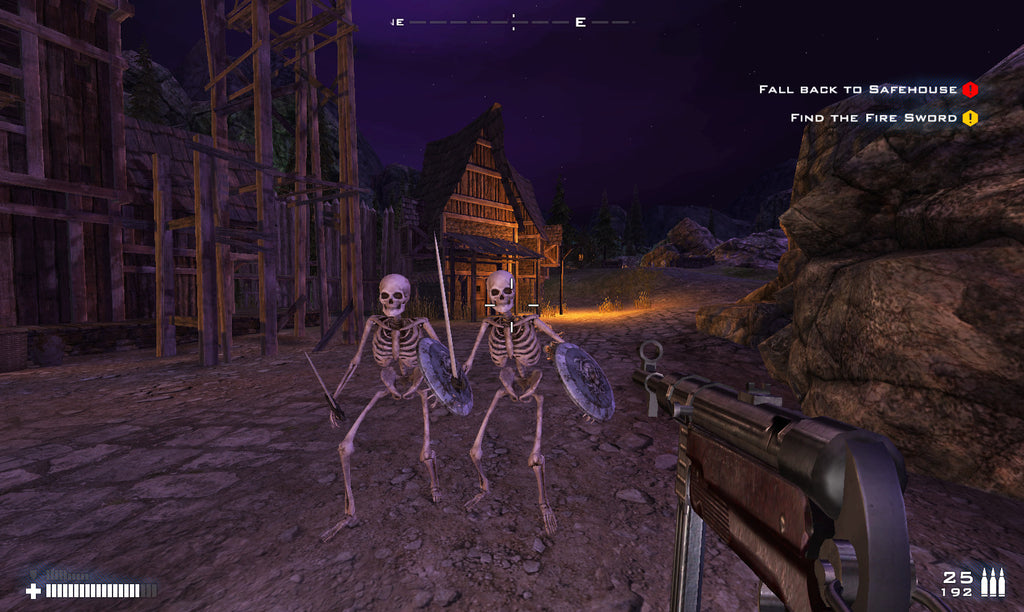The image size is (1024, 612).
Task: Select the Find the Fire Sword objective
Action: click(x=873, y=118)
